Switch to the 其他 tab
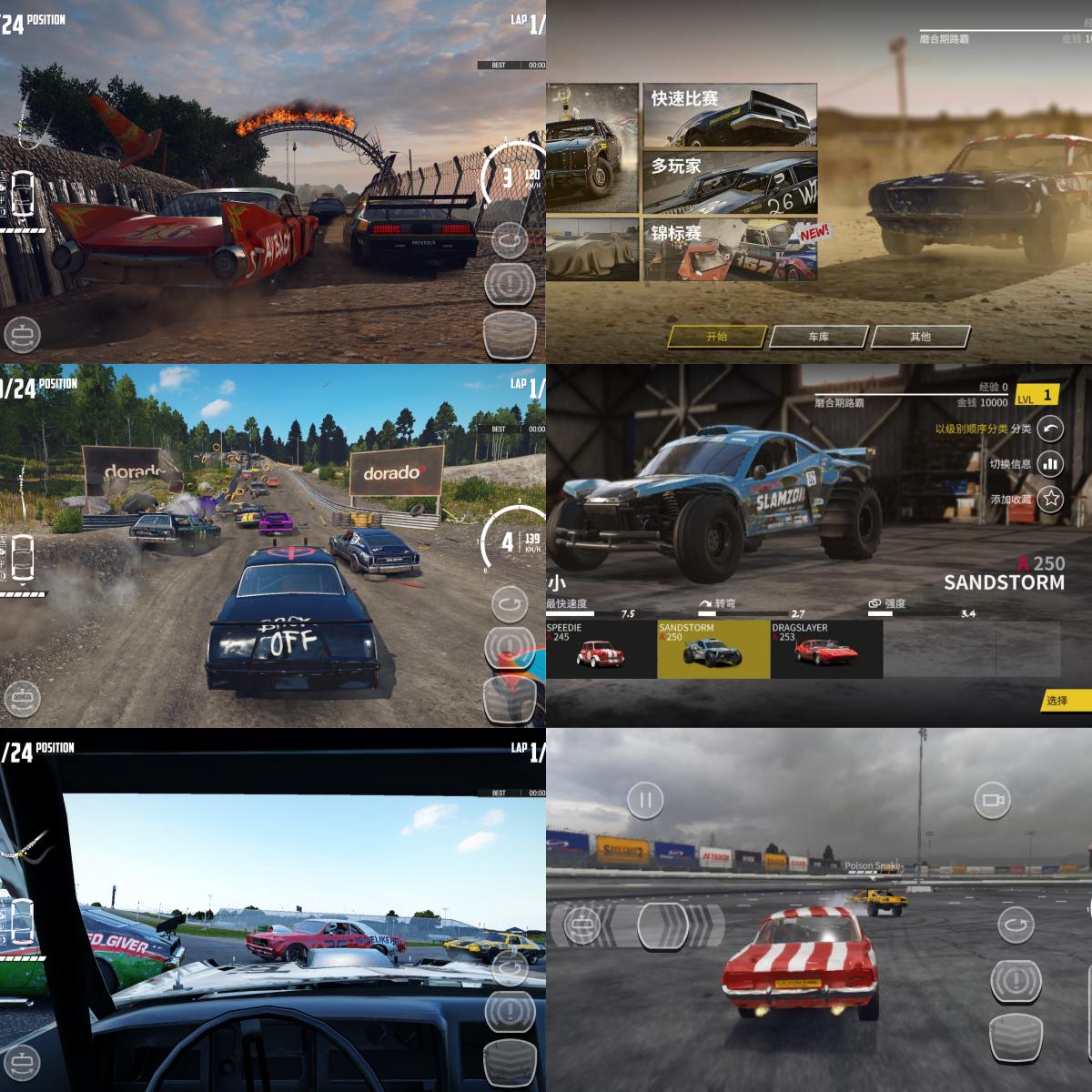The height and width of the screenshot is (1092, 1092). [x=920, y=337]
